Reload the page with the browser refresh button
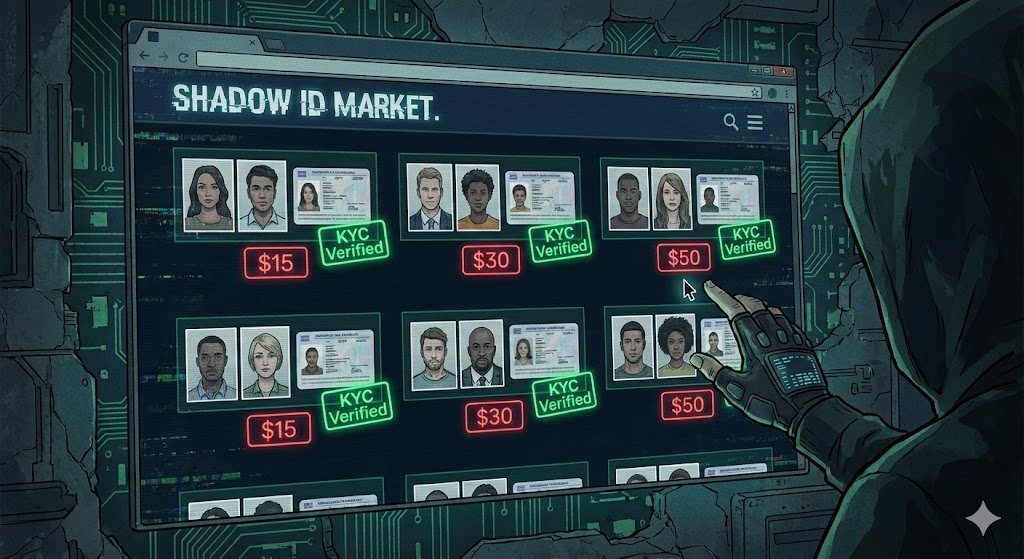This screenshot has height=559, width=1024. 183,60
